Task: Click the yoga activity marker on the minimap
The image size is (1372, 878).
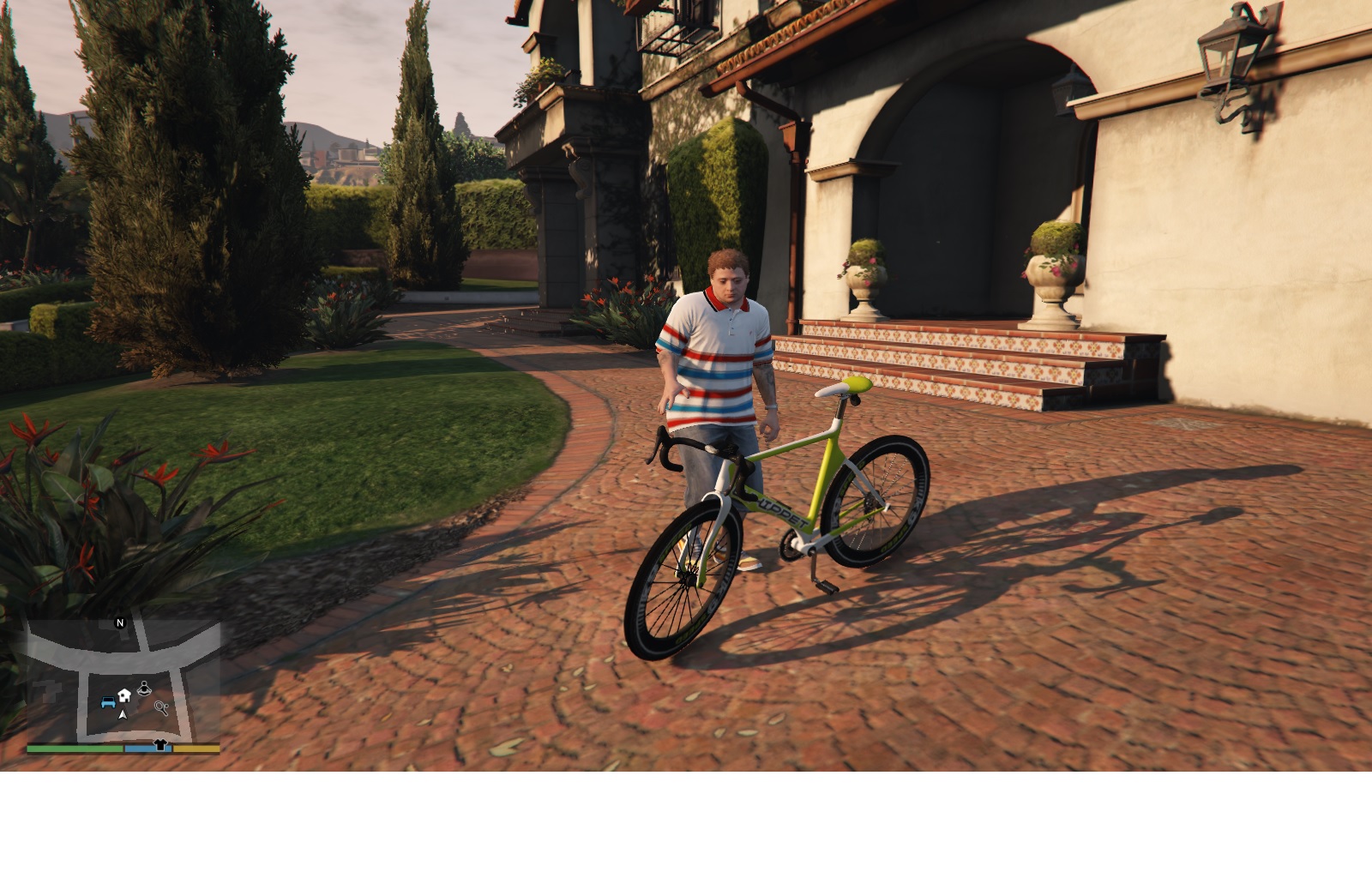Action: [144, 687]
